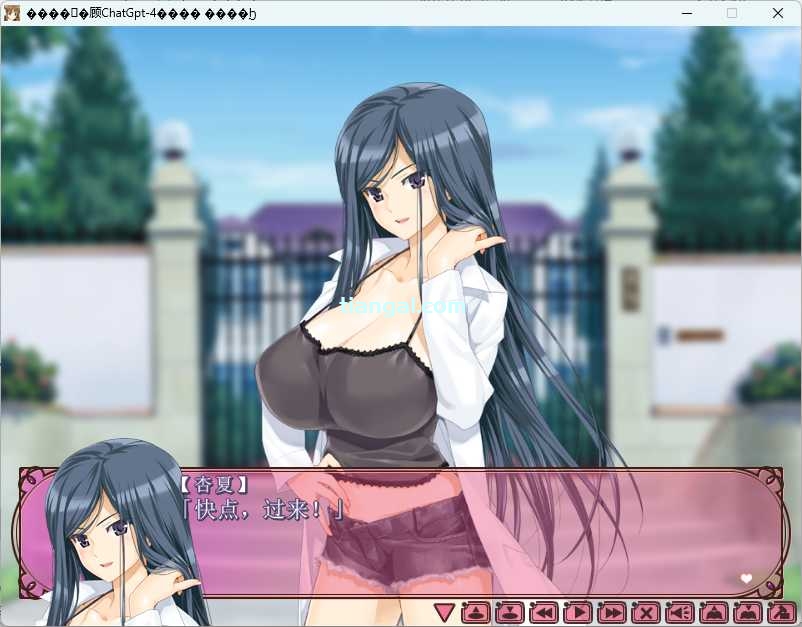Start auto-play with the single right arrow
This screenshot has width=802, height=627.
[578, 612]
